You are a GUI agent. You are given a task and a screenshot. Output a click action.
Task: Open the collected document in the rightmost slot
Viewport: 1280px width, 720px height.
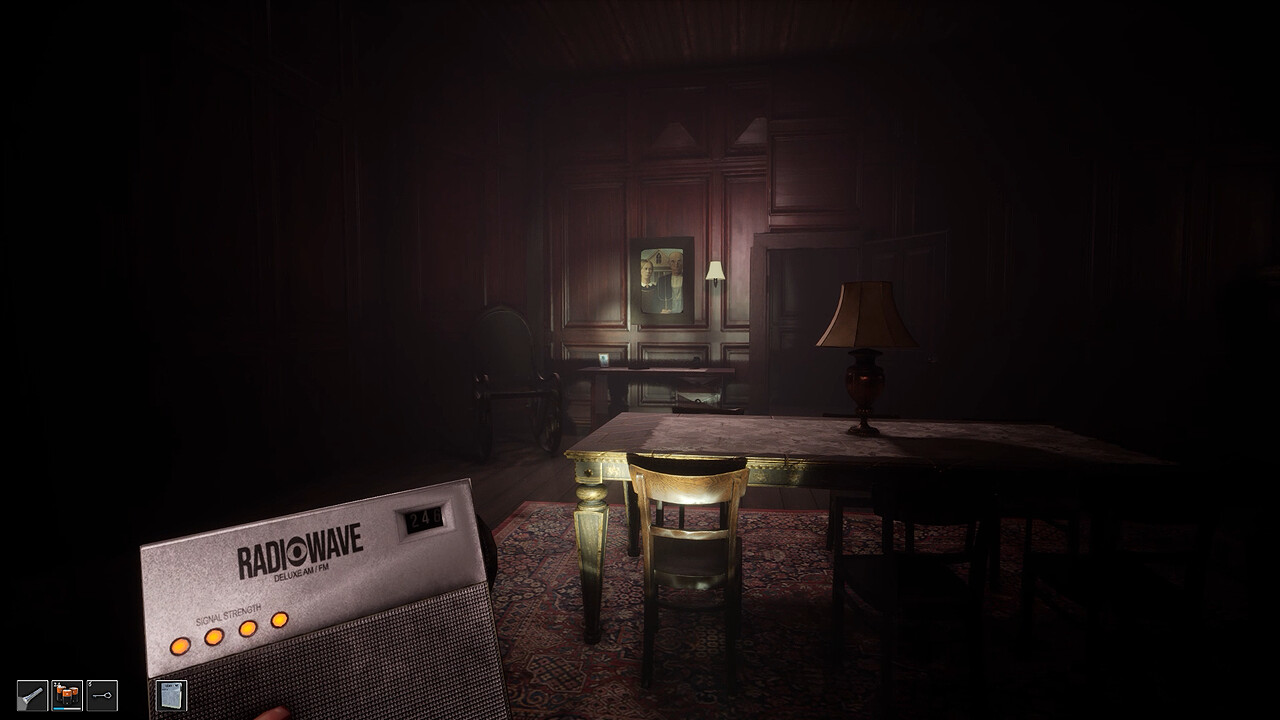click(172, 696)
